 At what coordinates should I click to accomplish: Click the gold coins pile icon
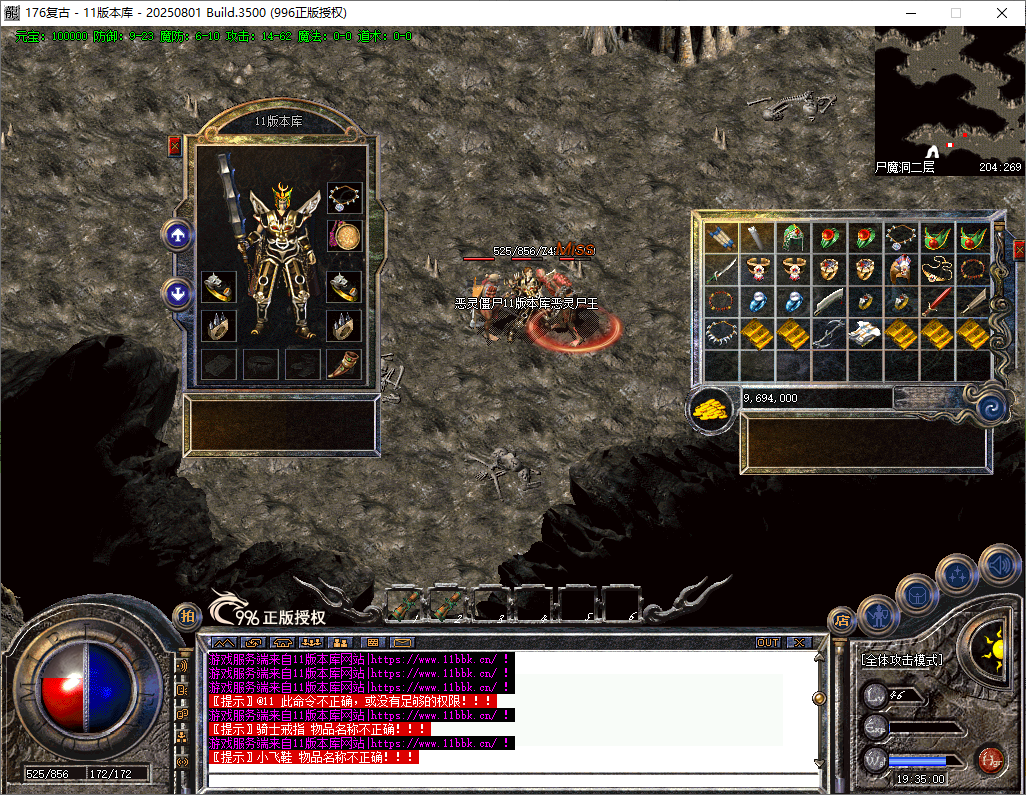pyautogui.click(x=711, y=407)
